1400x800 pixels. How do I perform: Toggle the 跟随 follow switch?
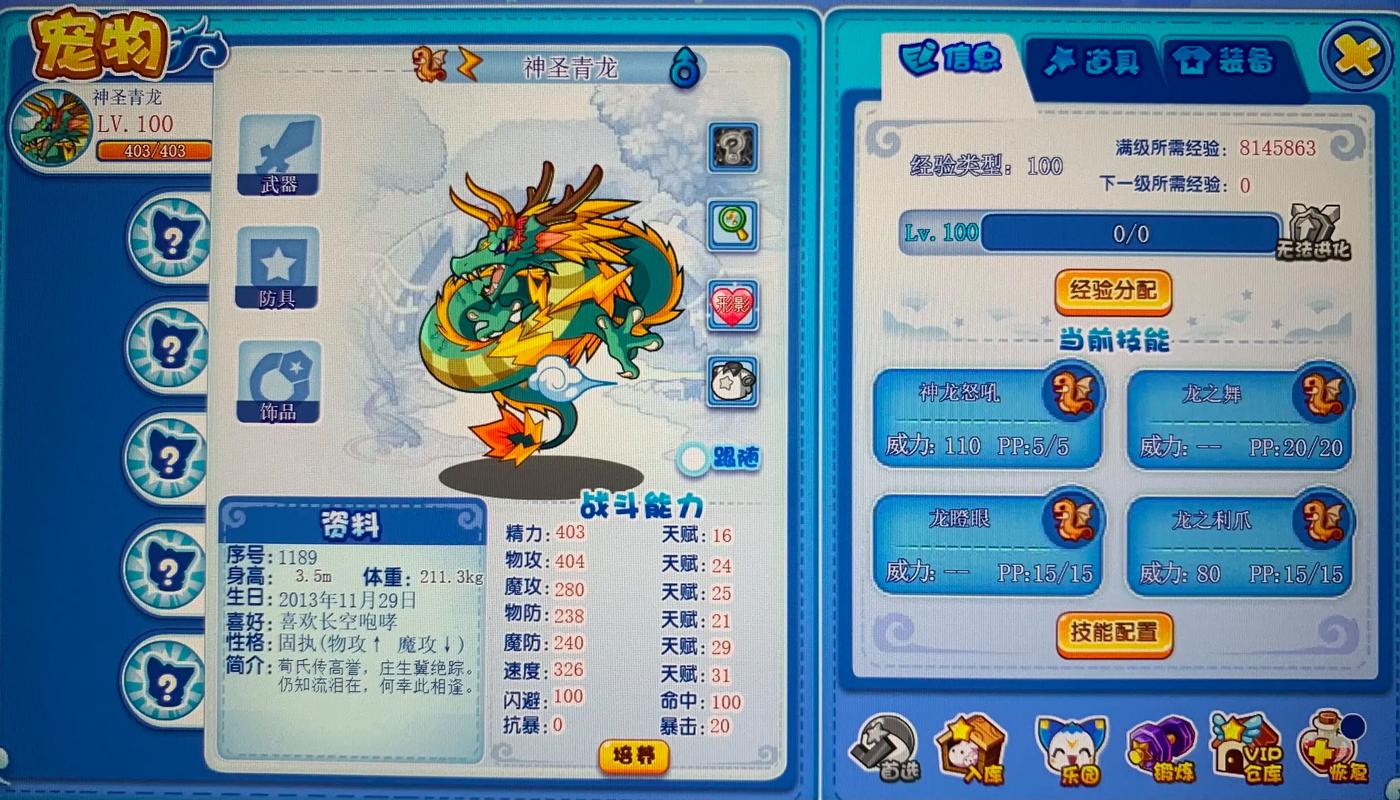[695, 458]
